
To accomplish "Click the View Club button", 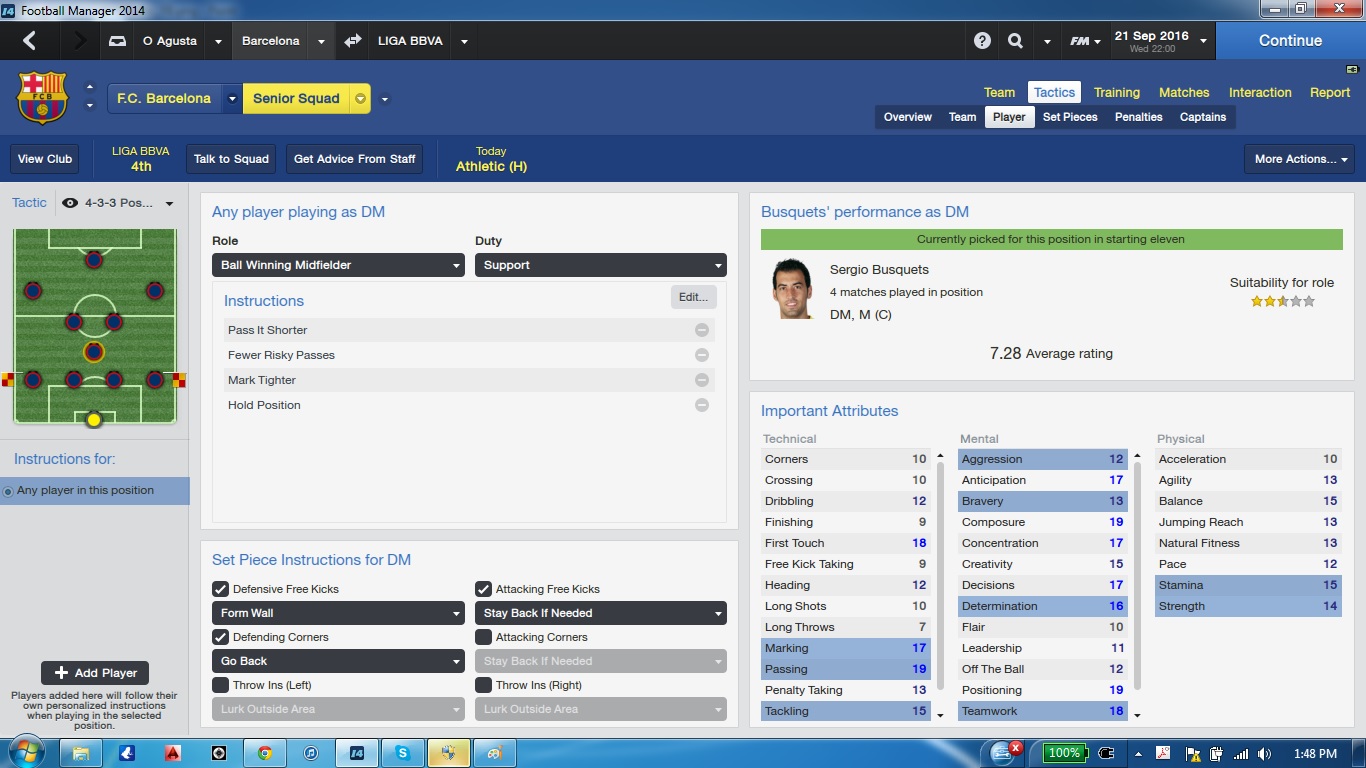I will [x=45, y=159].
